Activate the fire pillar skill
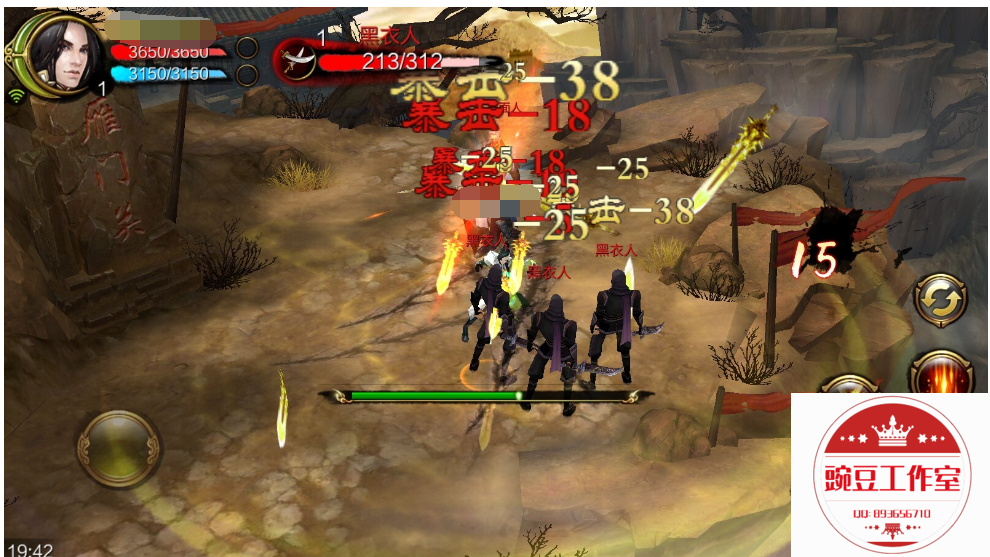The height and width of the screenshot is (557, 990). coord(944,374)
